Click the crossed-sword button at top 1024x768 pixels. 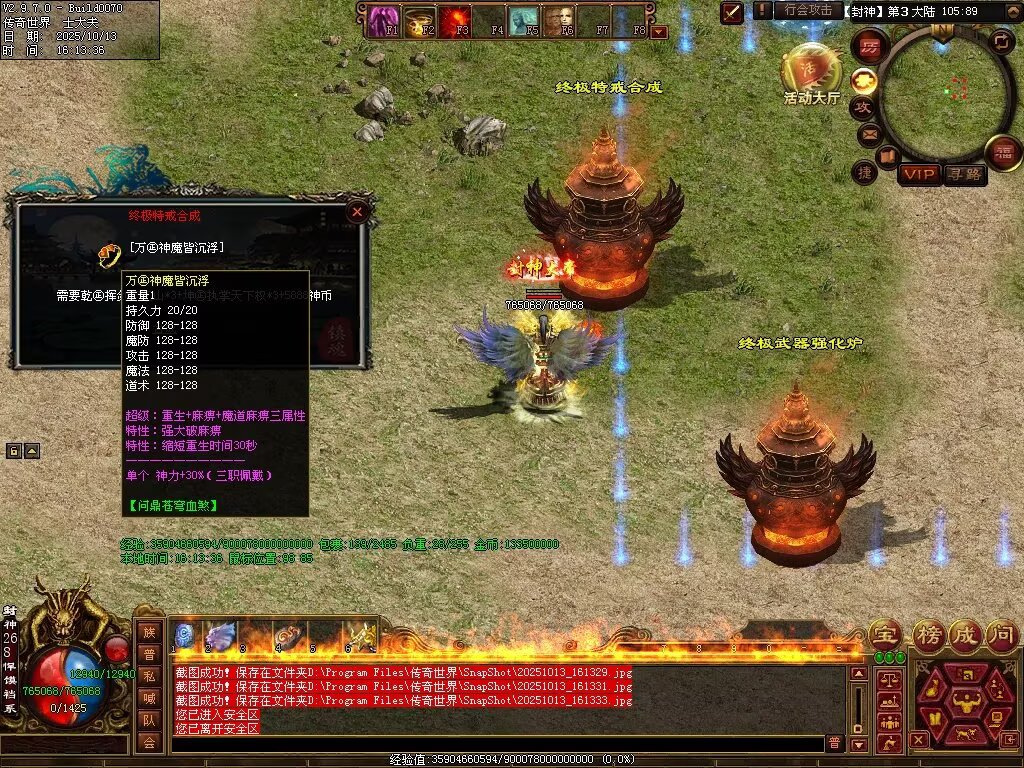pos(732,12)
